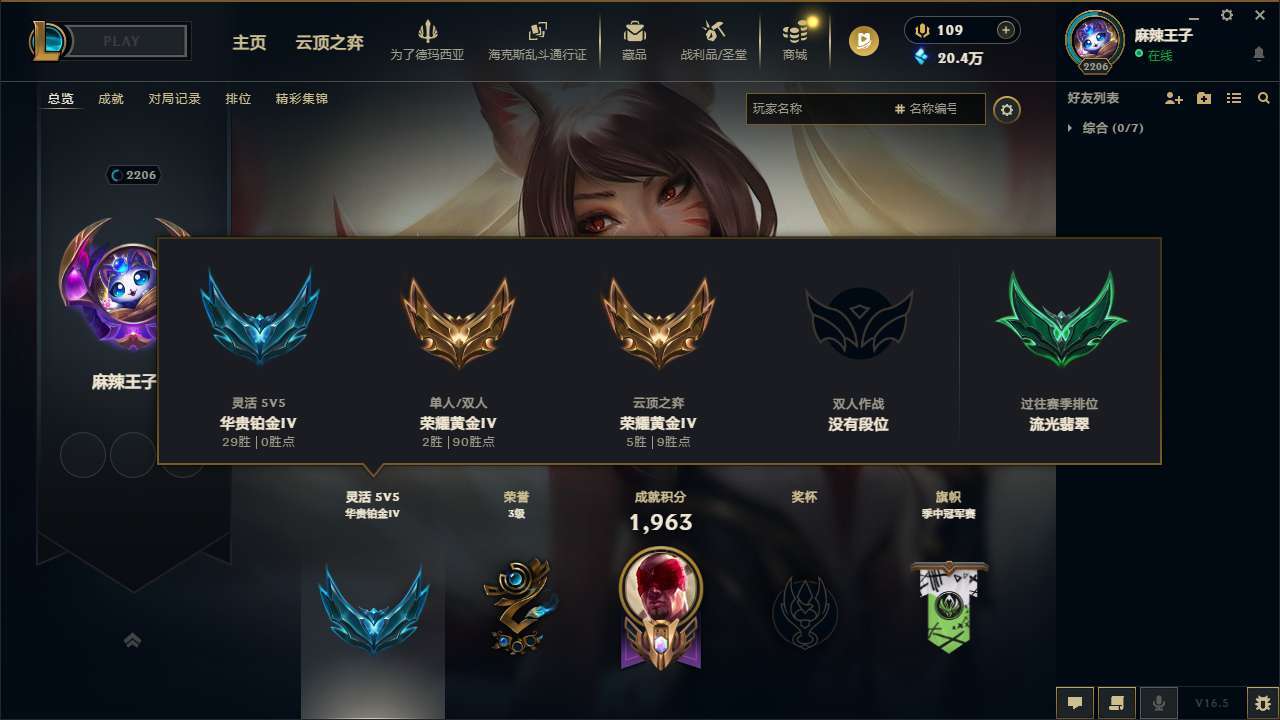Click the notification bell icon
Viewport: 1280px width, 720px height.
tap(1257, 53)
